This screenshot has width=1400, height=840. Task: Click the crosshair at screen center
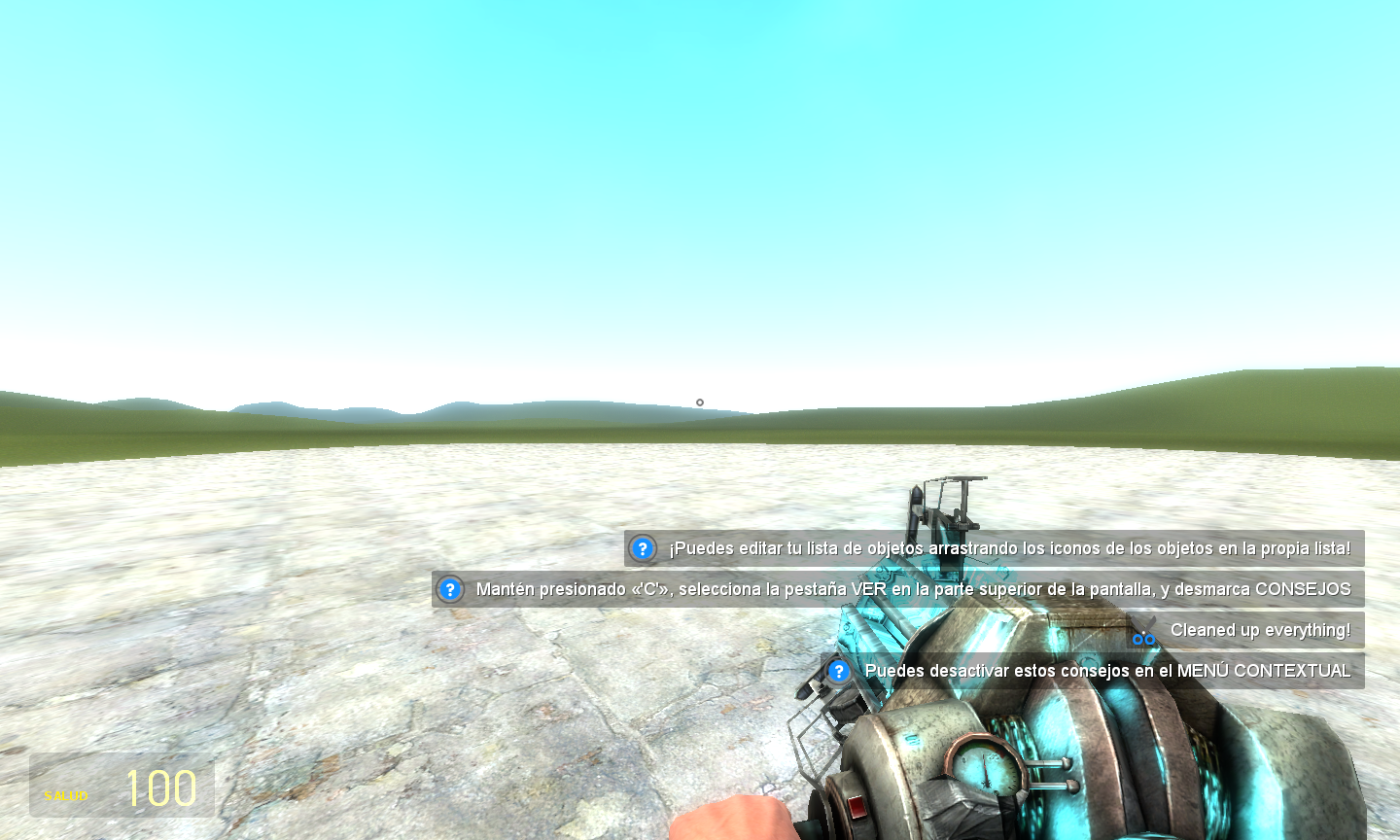(x=700, y=401)
